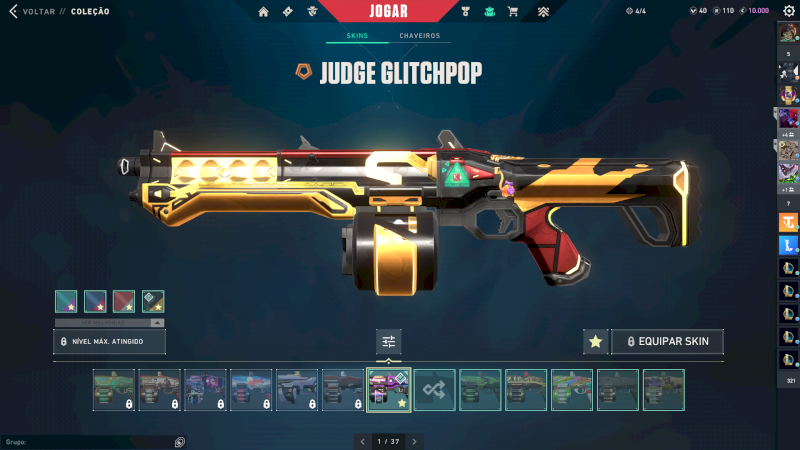Viewport: 800px width, 450px height.
Task: Click the Equipar Skin button
Action: (667, 341)
